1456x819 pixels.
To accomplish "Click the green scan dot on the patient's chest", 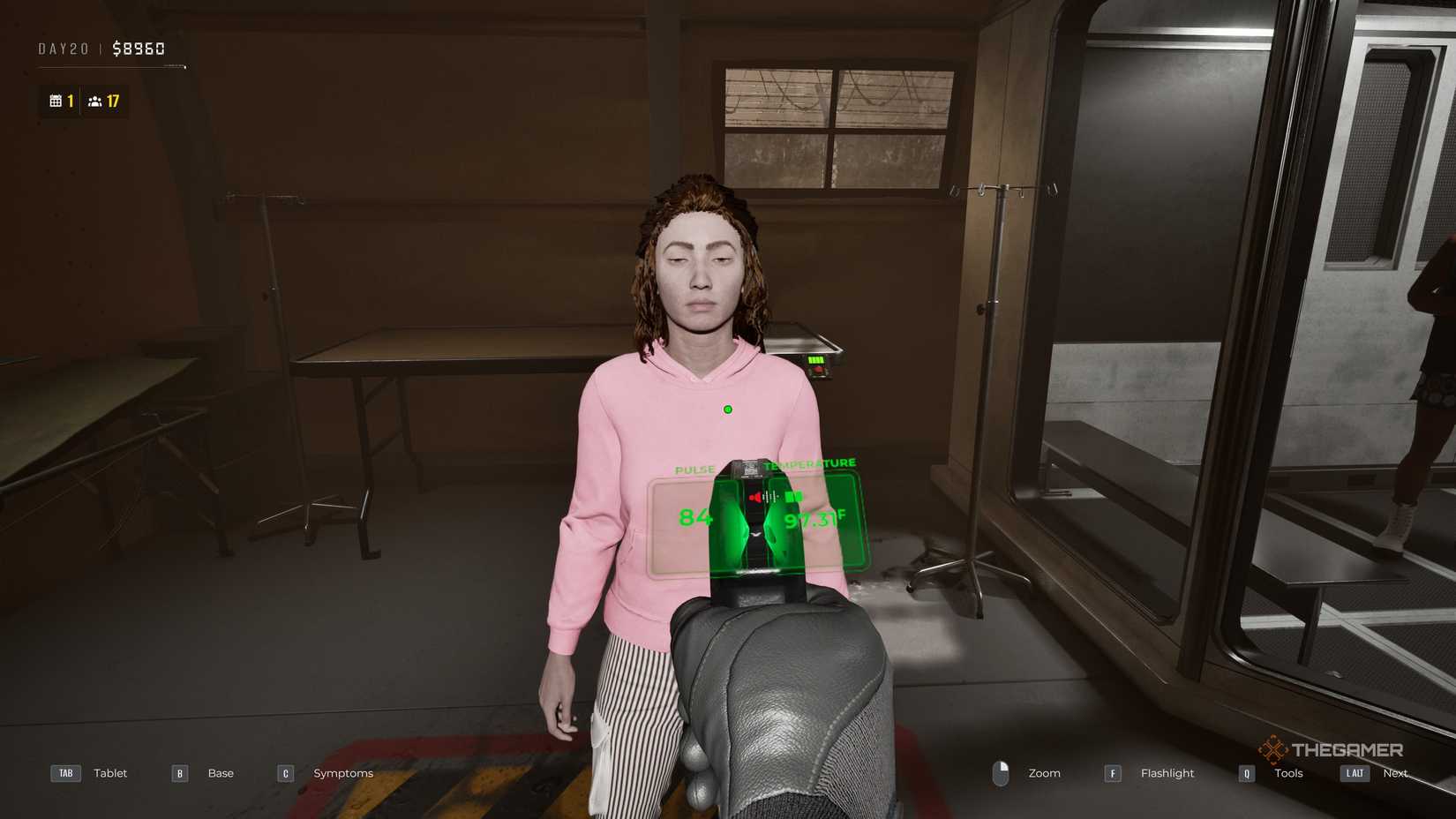I will coord(727,409).
